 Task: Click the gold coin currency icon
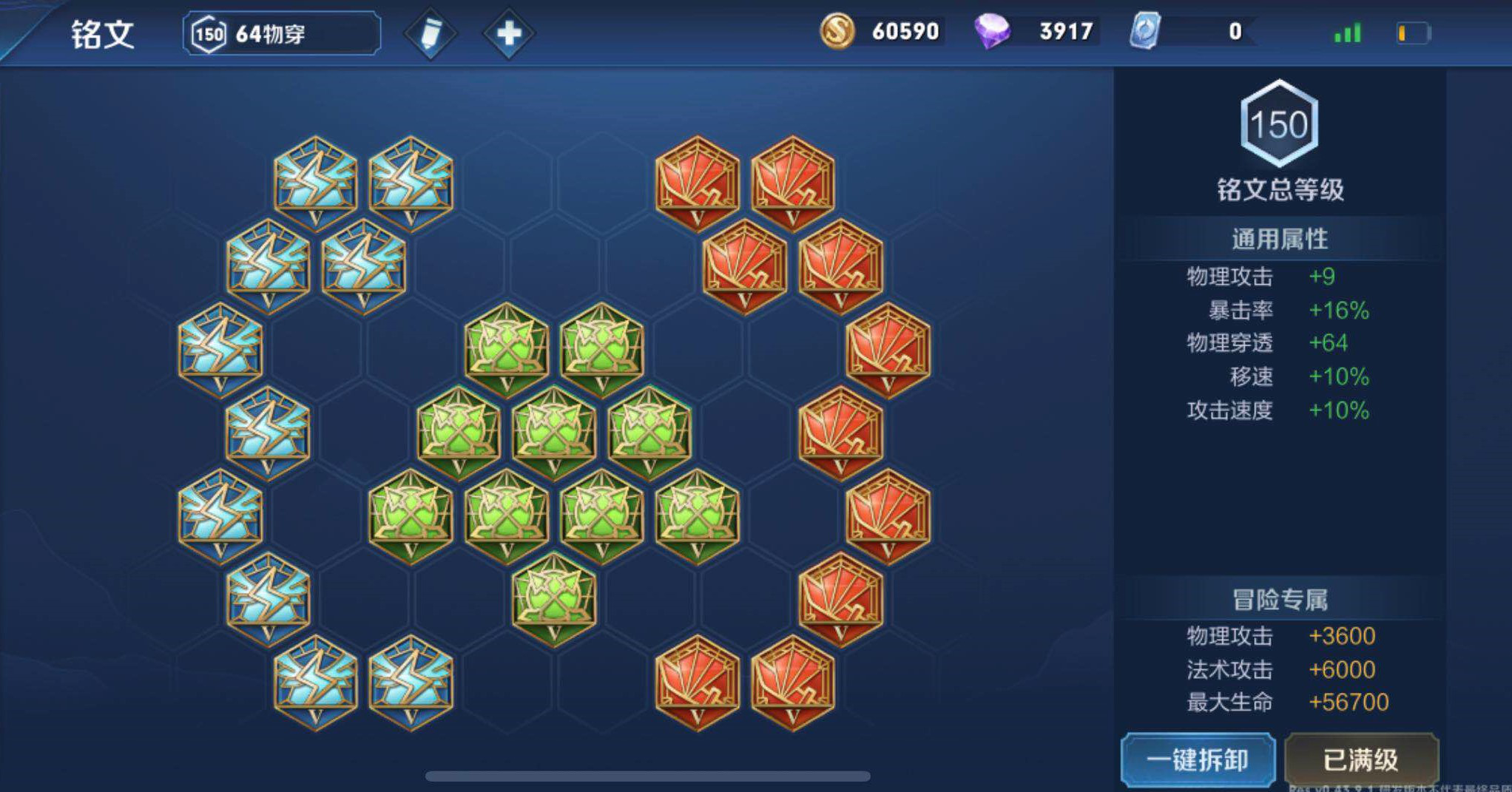coord(837,32)
